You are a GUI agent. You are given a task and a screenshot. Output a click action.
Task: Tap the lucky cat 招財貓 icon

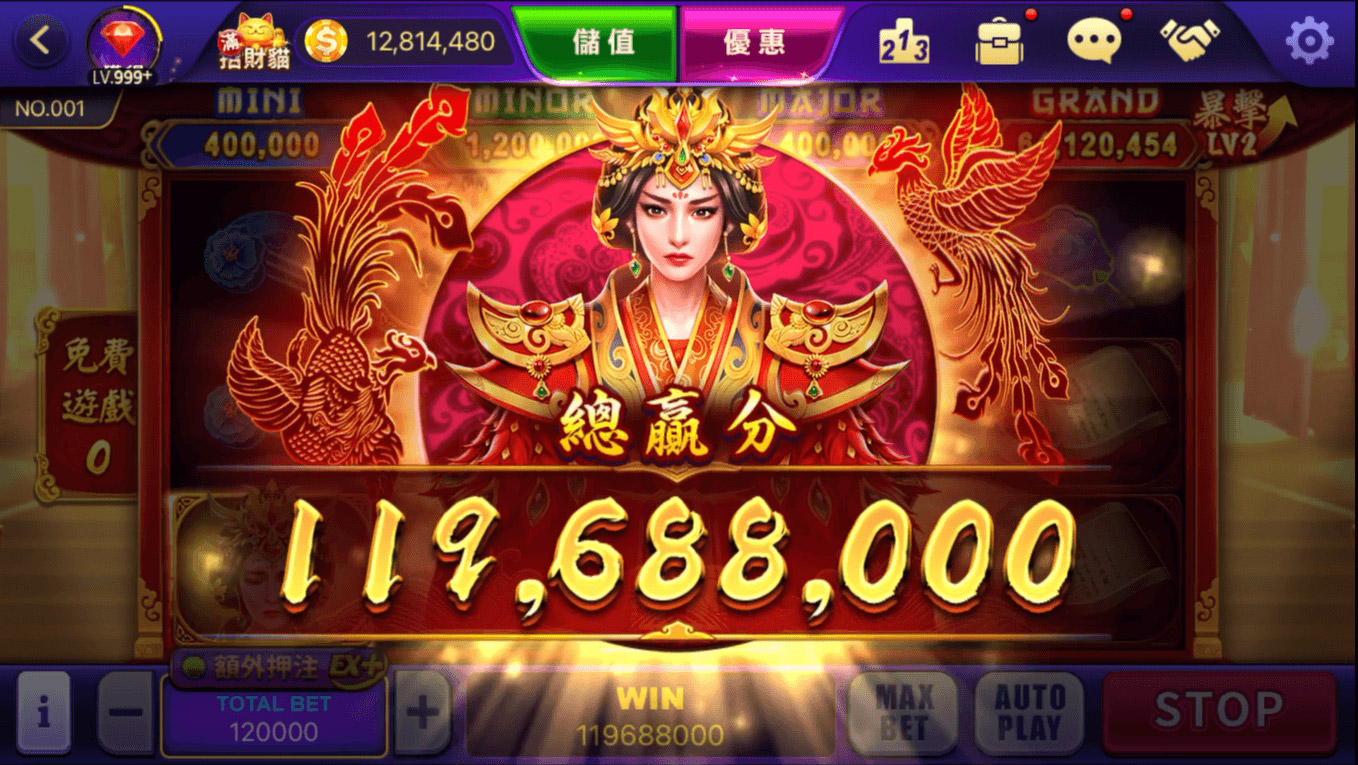[254, 42]
